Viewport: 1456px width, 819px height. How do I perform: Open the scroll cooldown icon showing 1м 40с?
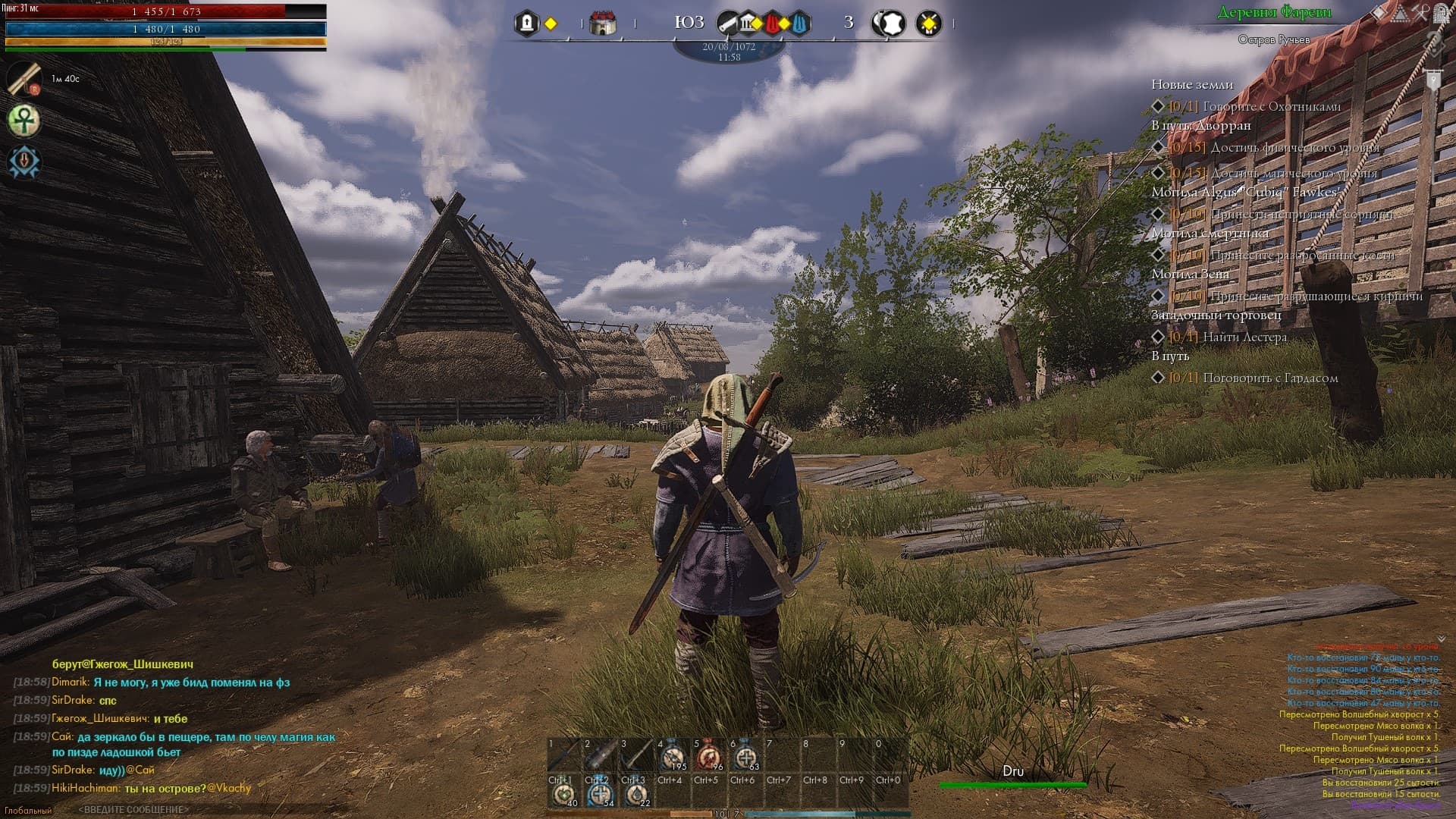tap(25, 77)
